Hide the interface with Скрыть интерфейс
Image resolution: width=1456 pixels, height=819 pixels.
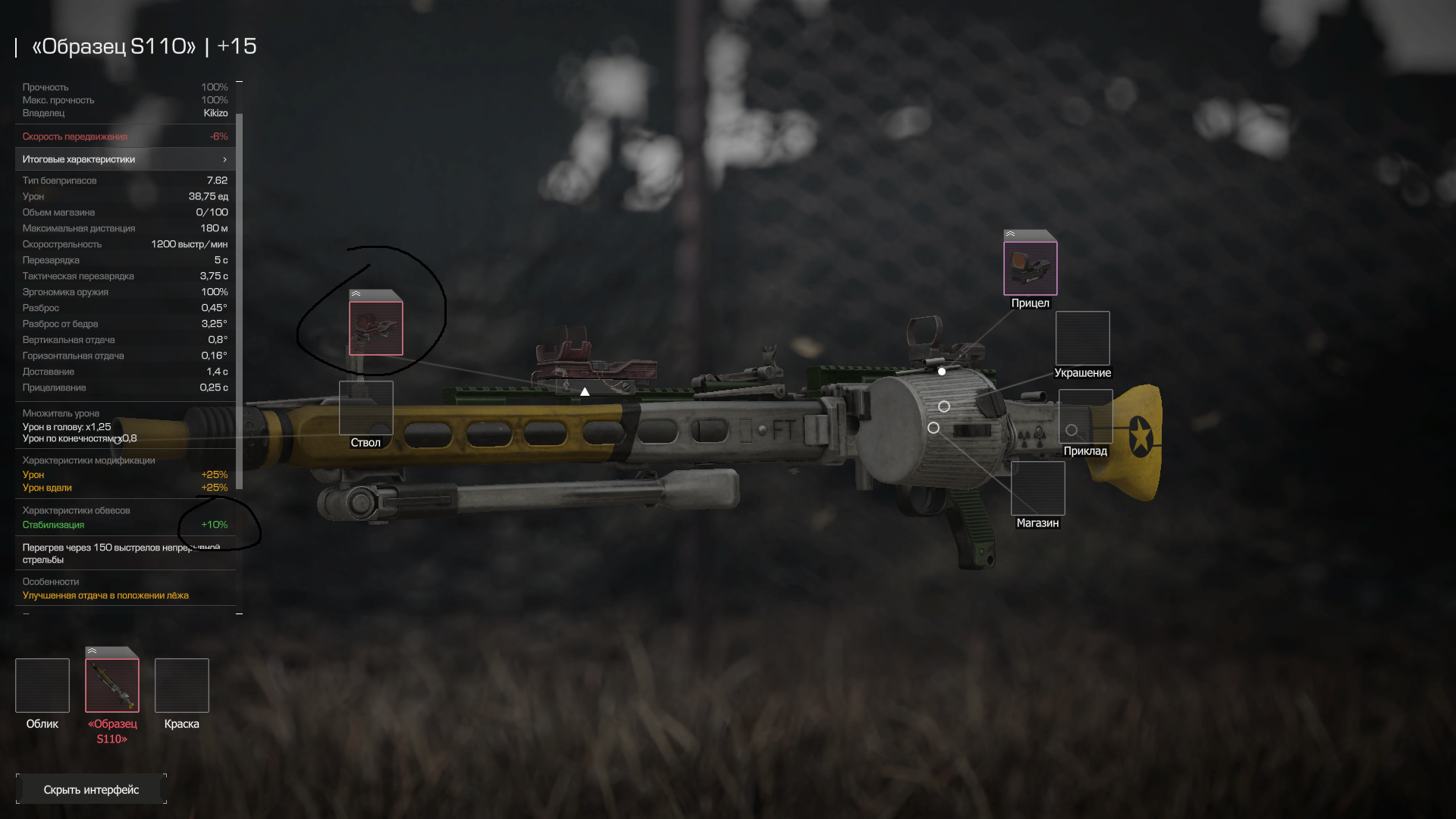91,789
